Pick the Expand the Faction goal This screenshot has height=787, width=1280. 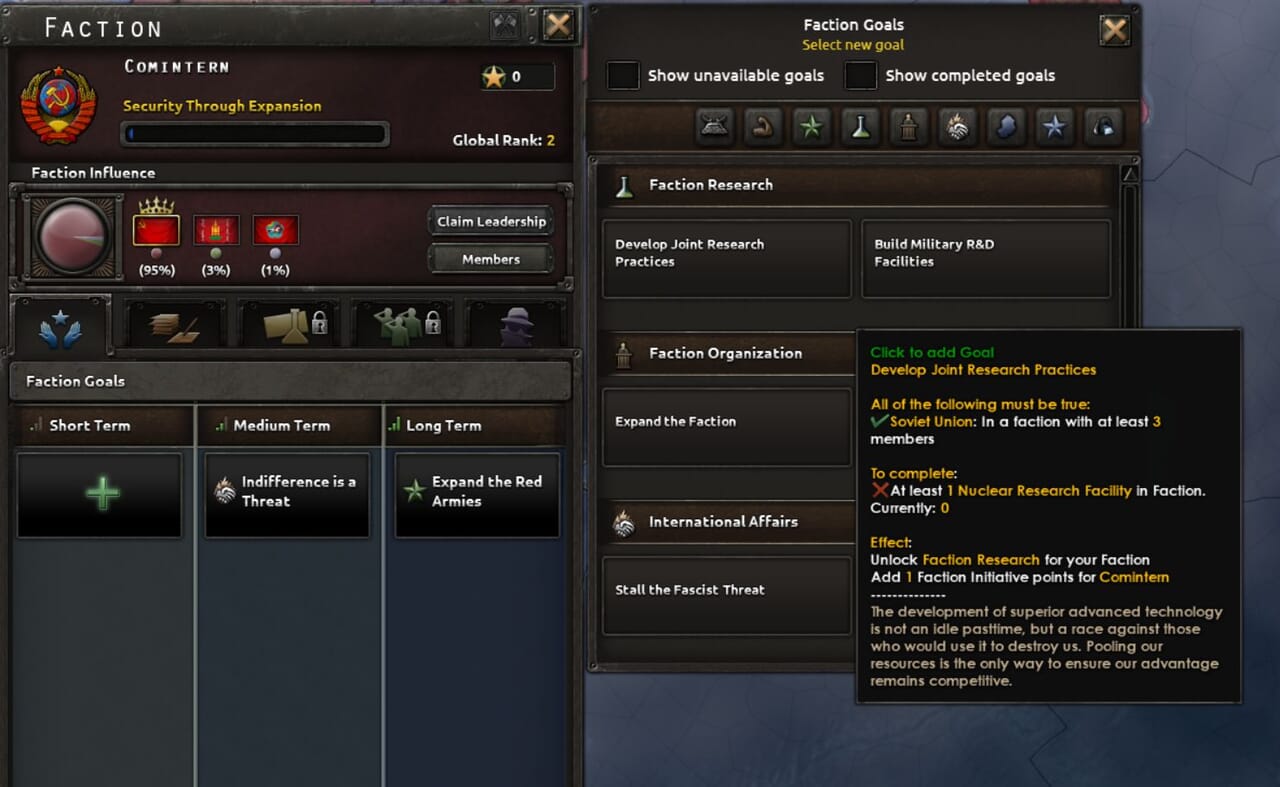726,427
